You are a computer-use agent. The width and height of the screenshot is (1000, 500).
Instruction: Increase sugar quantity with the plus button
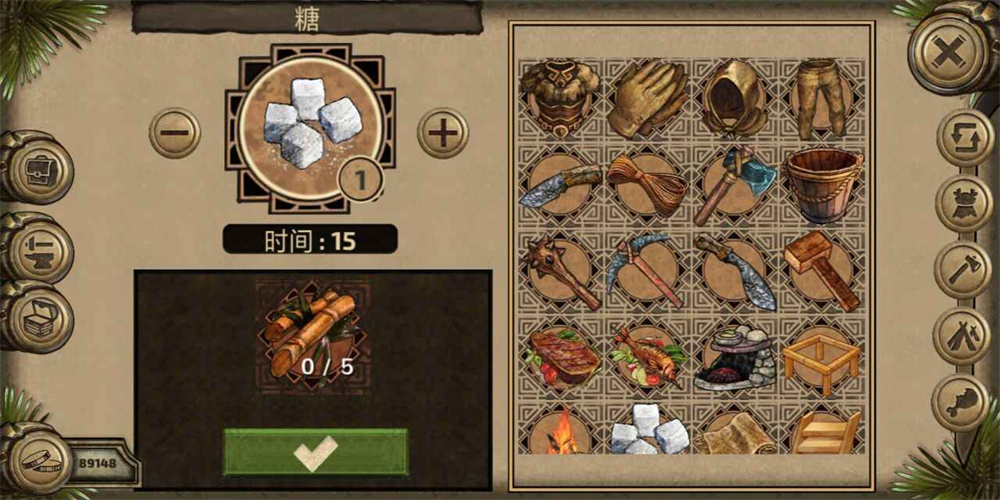(x=442, y=132)
